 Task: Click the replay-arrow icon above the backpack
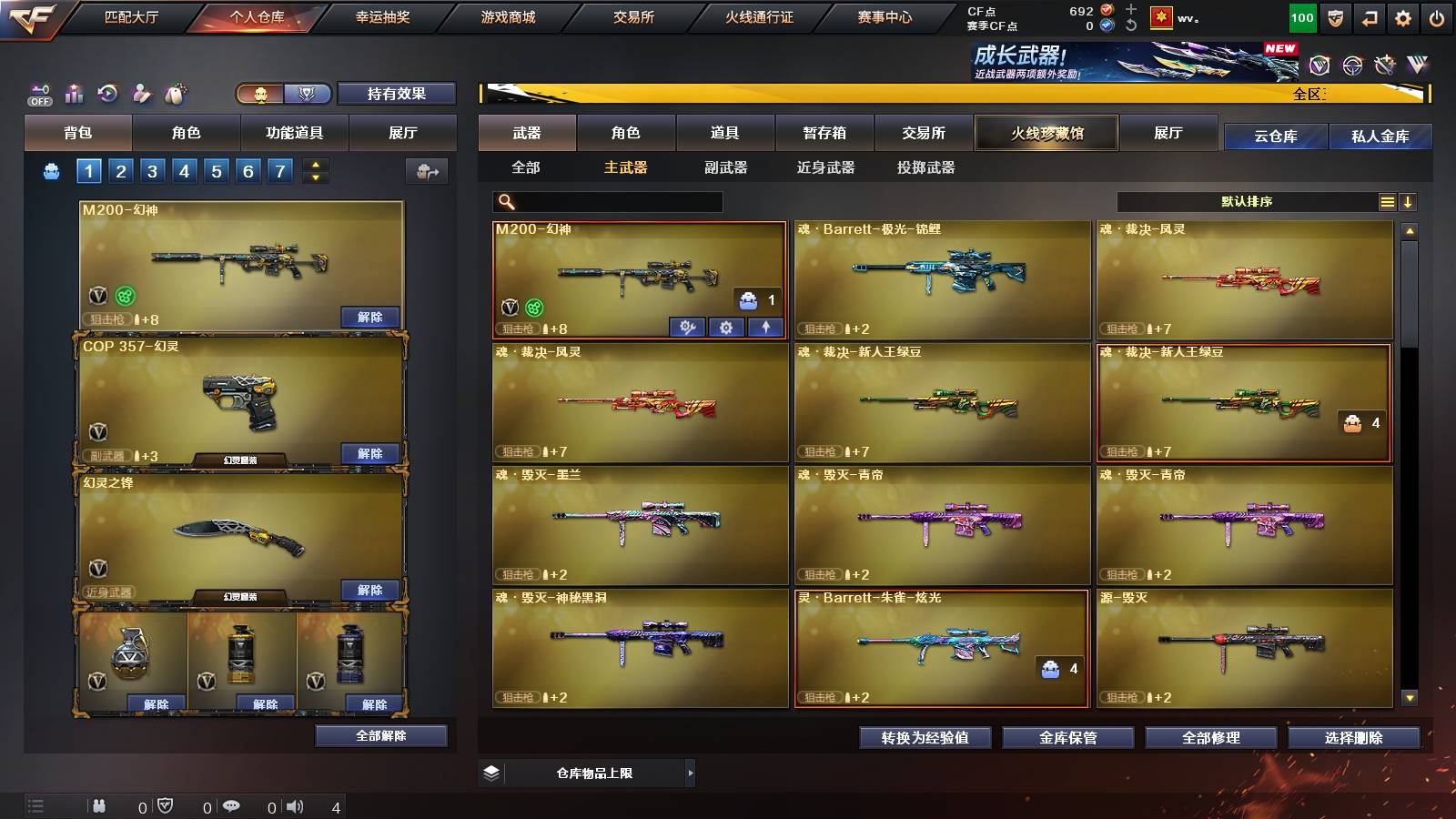108,92
